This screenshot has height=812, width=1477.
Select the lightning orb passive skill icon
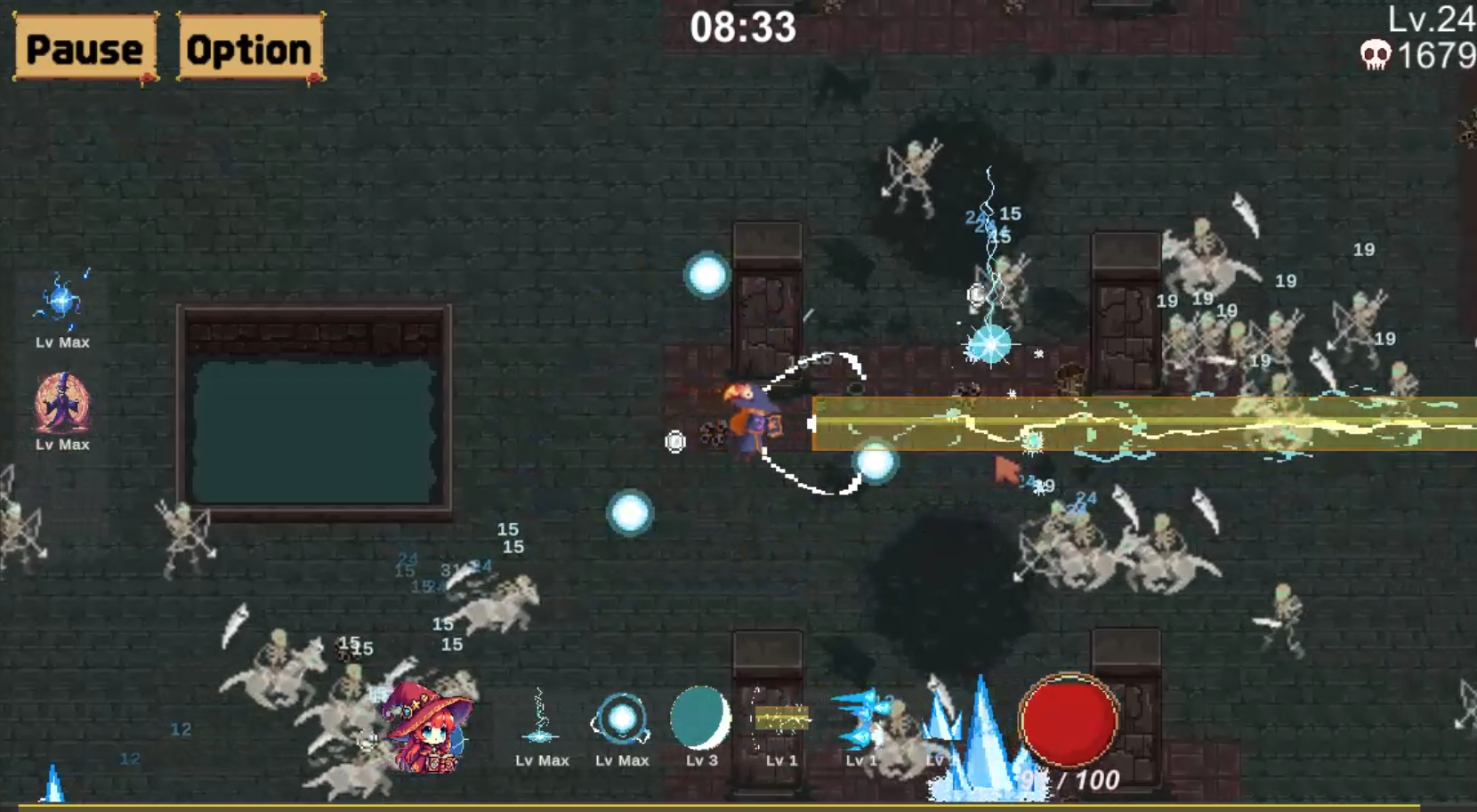pyautogui.click(x=62, y=298)
